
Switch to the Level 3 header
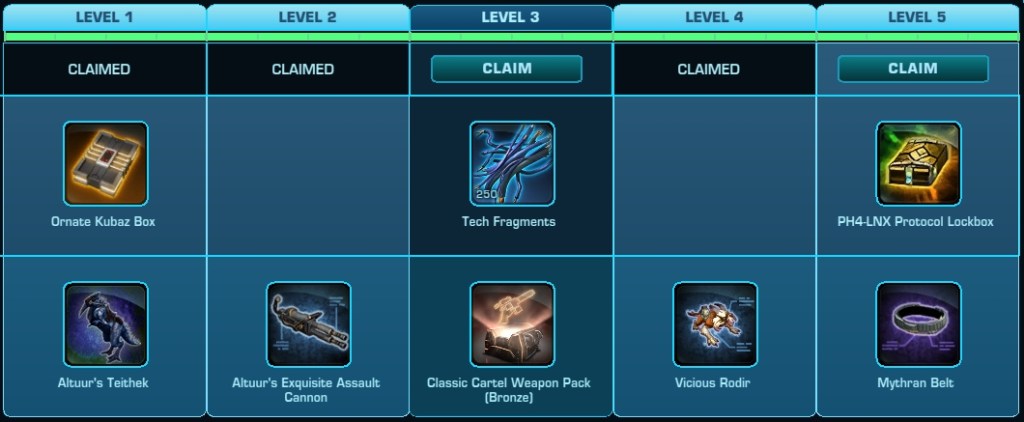(x=510, y=17)
